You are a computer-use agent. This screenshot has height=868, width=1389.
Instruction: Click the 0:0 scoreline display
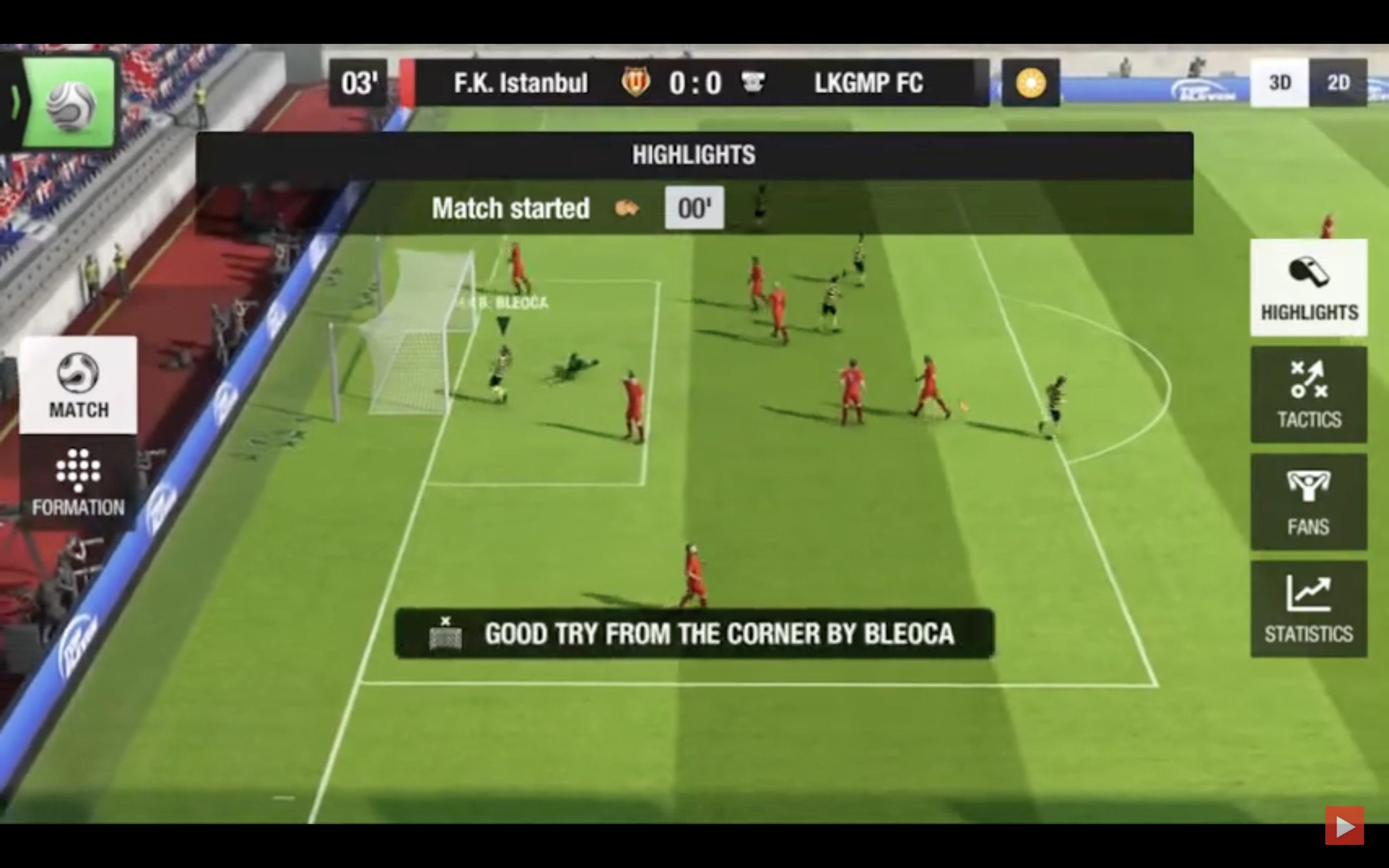[694, 82]
